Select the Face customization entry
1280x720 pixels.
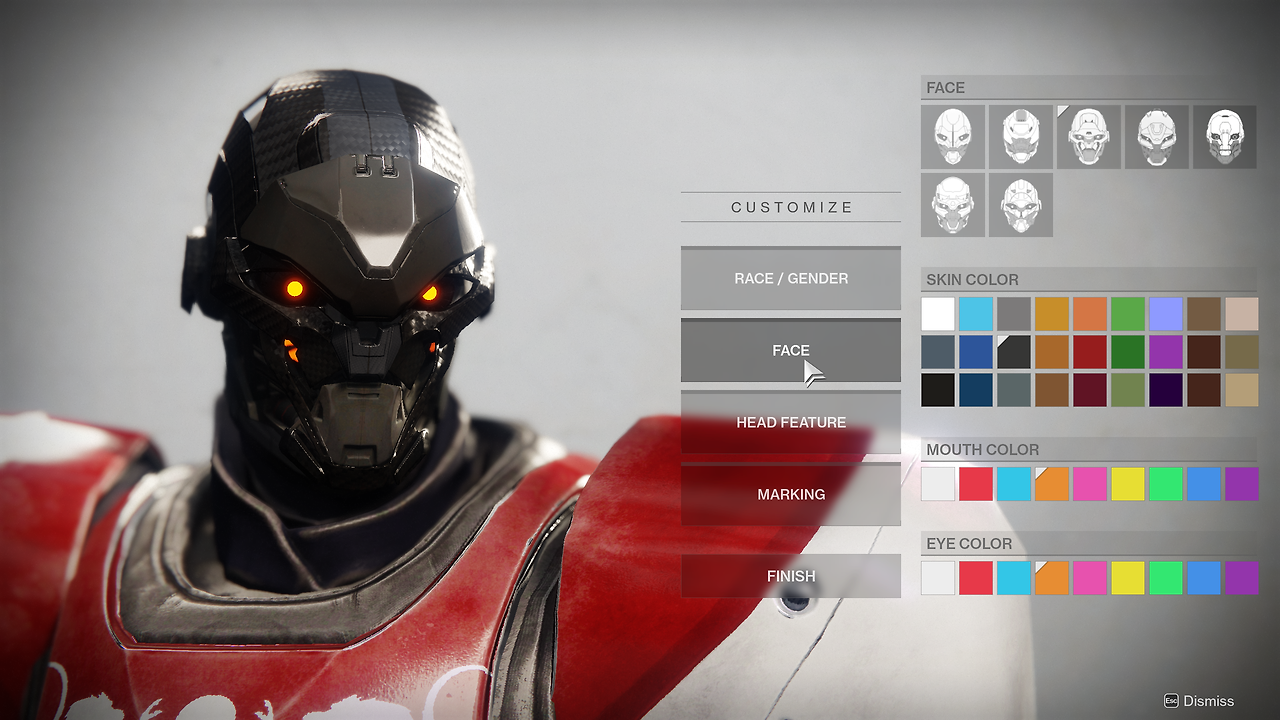tap(790, 350)
